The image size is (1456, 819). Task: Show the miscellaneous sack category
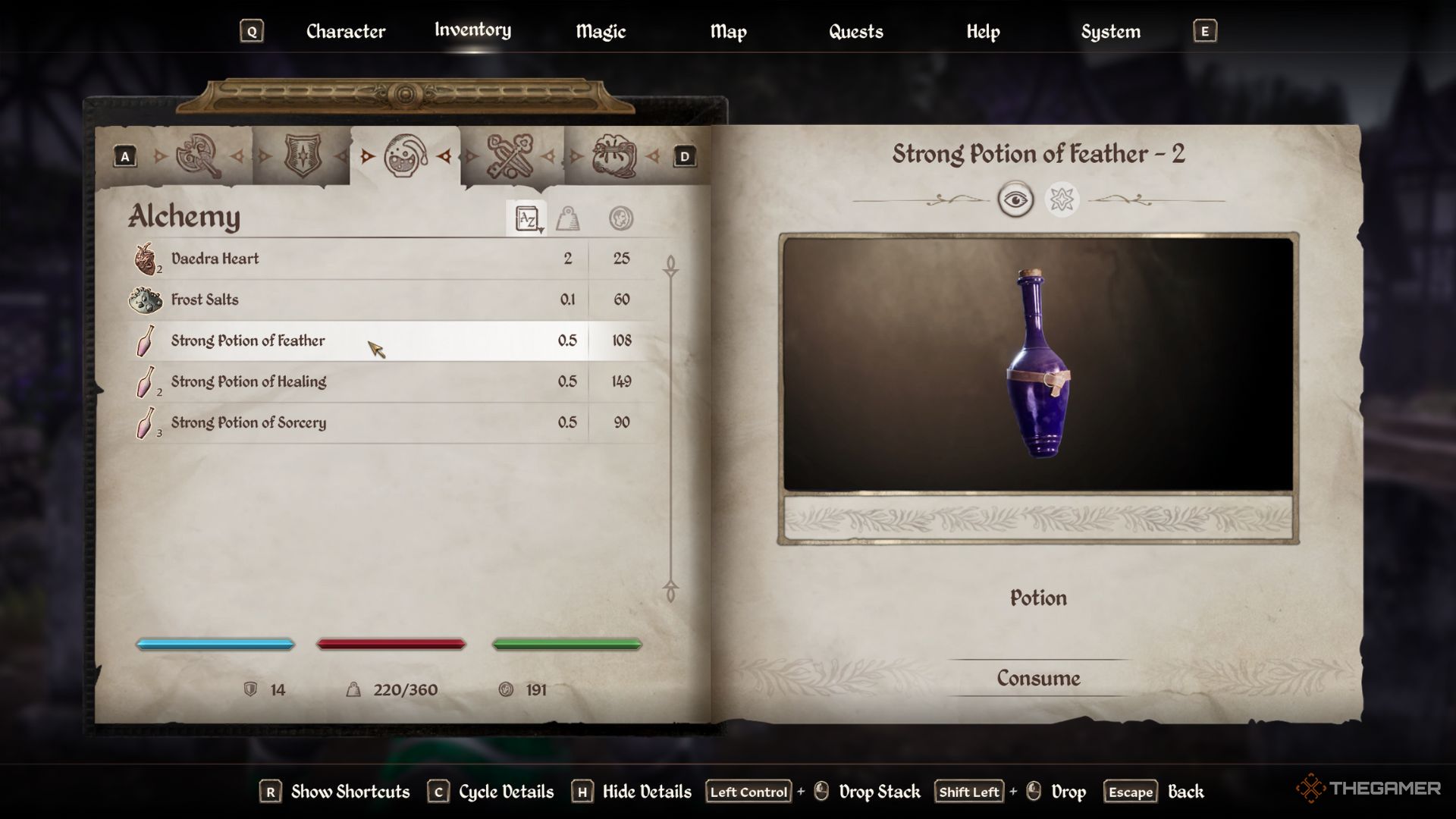tap(614, 156)
